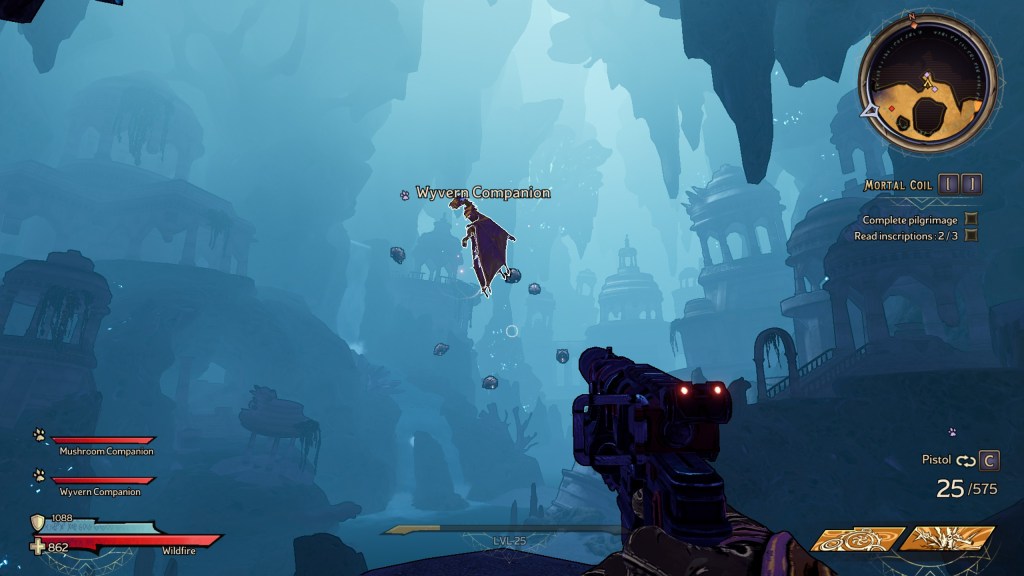The image size is (1024, 576).
Task: Activate the spiked burst spell icon
Action: (946, 539)
